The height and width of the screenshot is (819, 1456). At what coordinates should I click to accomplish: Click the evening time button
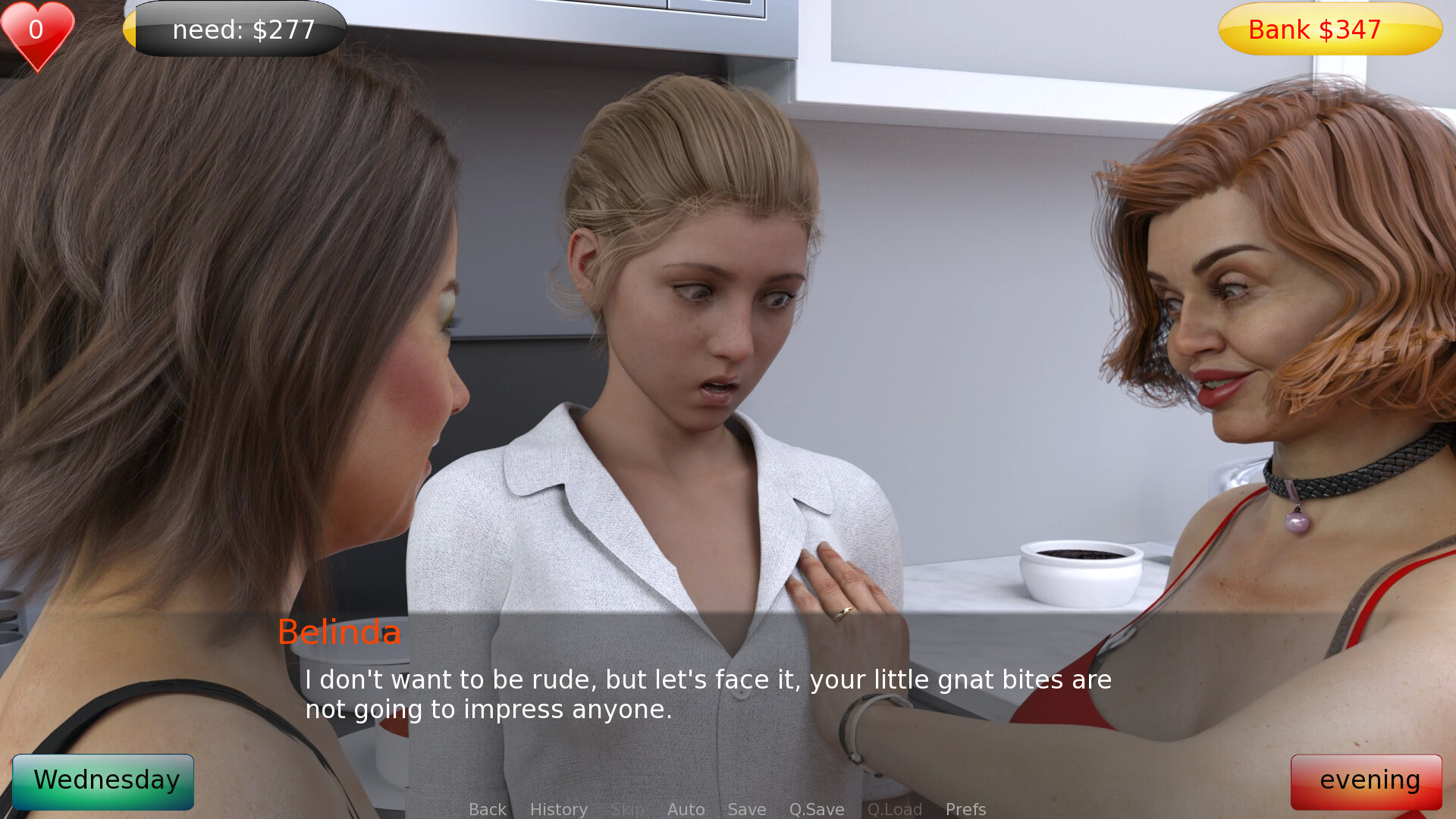click(1366, 781)
